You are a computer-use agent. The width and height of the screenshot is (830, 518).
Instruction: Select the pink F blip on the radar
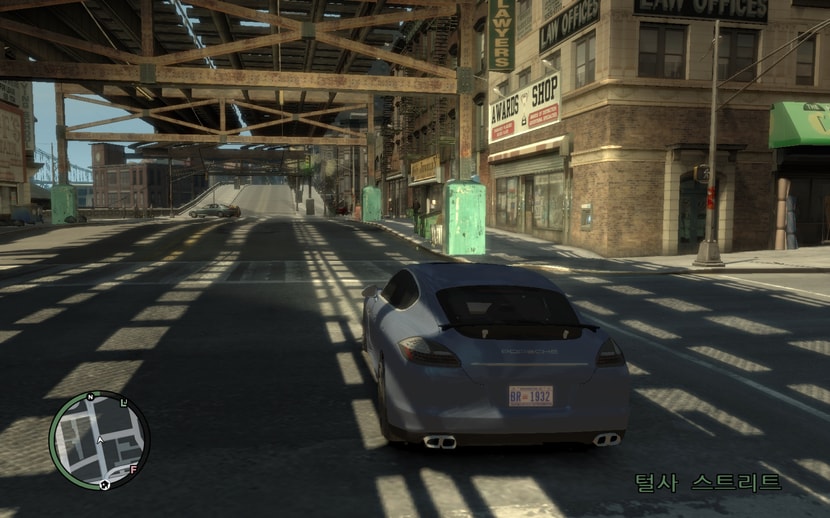click(134, 469)
